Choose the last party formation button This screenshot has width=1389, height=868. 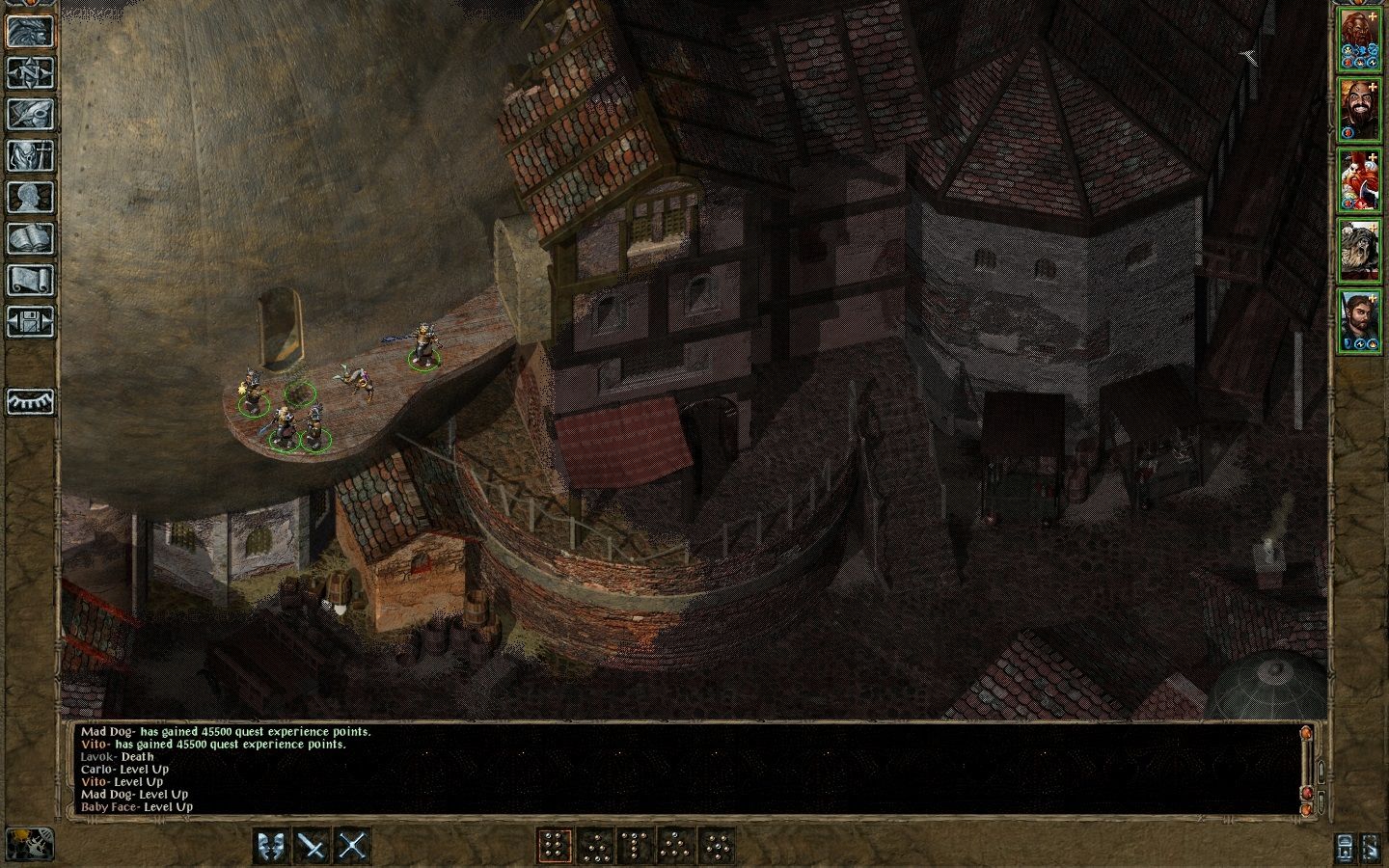[717, 846]
